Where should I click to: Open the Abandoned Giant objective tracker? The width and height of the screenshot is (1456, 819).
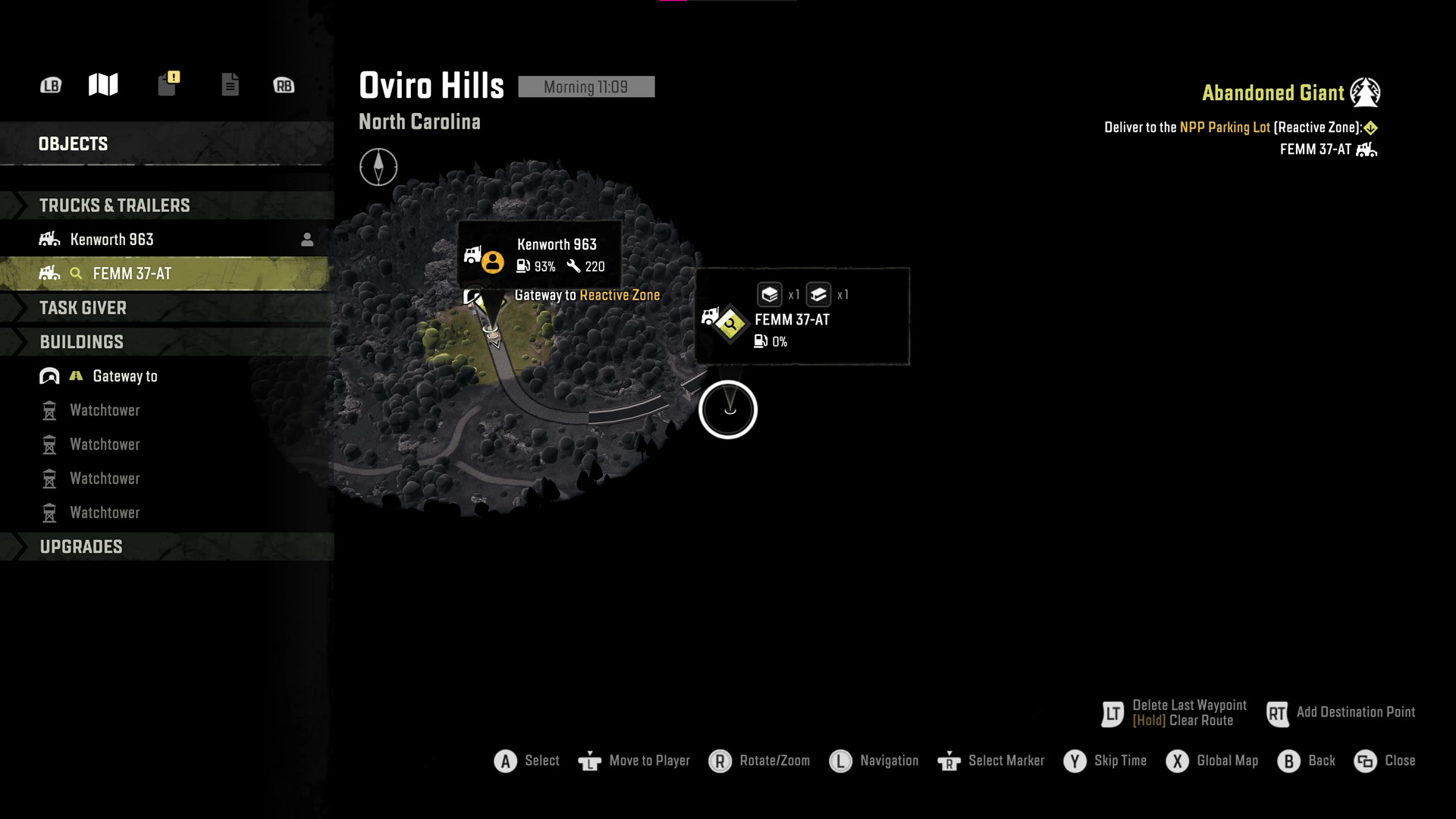click(1273, 93)
